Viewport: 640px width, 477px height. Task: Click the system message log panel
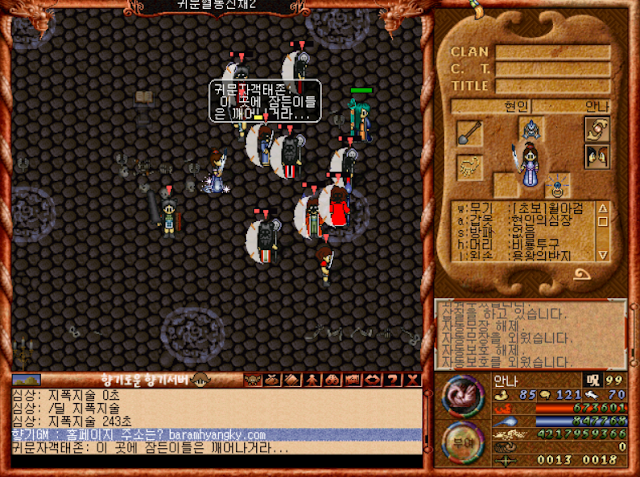[530, 335]
